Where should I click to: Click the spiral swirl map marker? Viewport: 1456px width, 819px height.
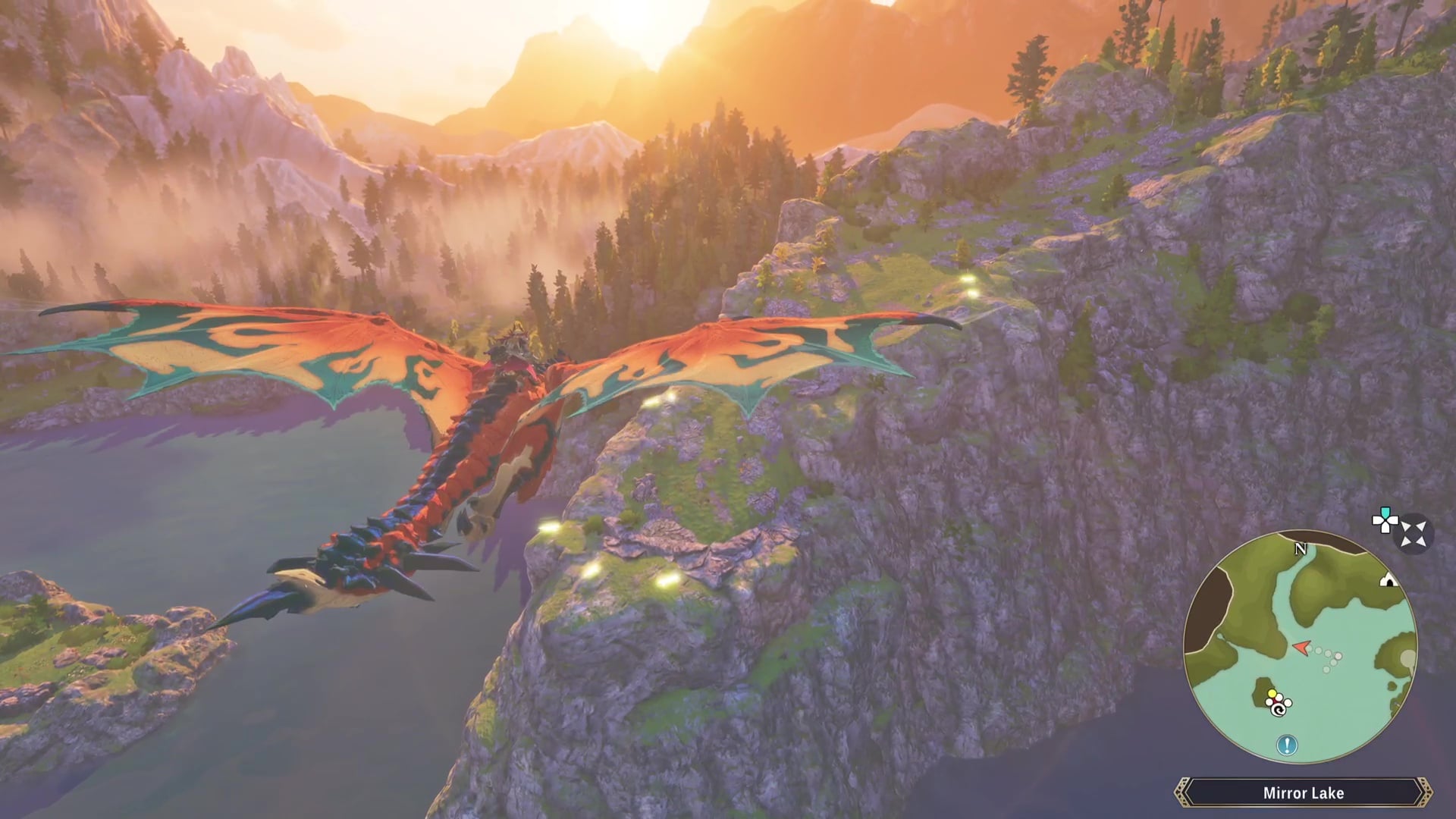click(1279, 709)
